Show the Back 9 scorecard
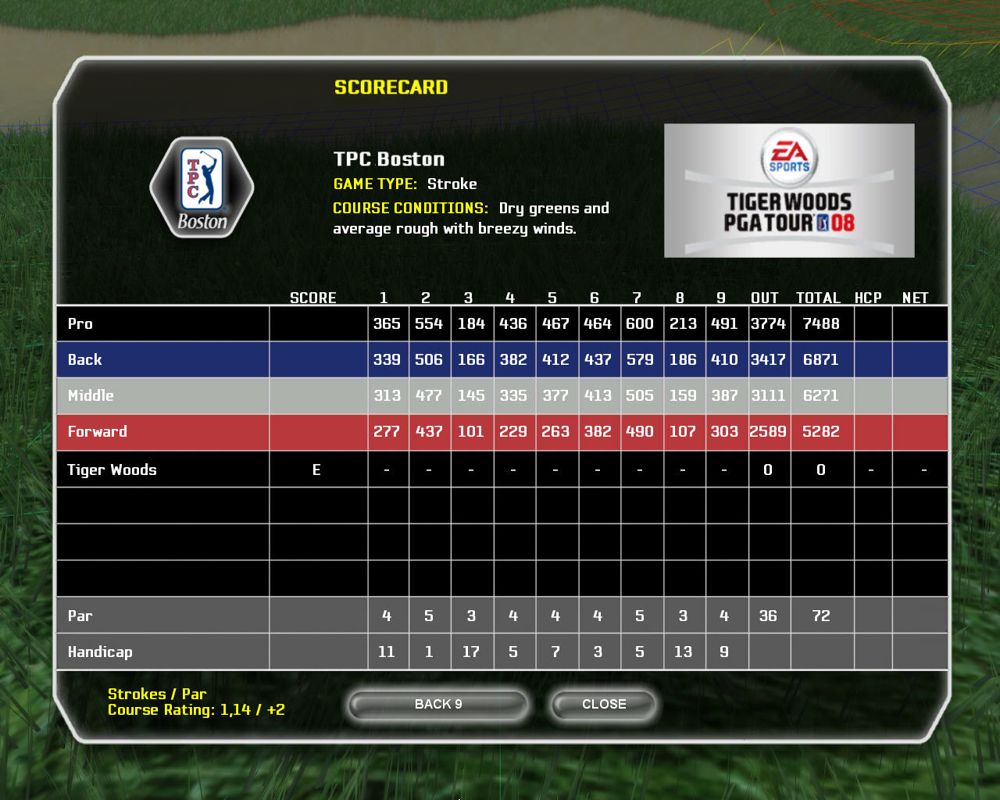 [x=438, y=704]
